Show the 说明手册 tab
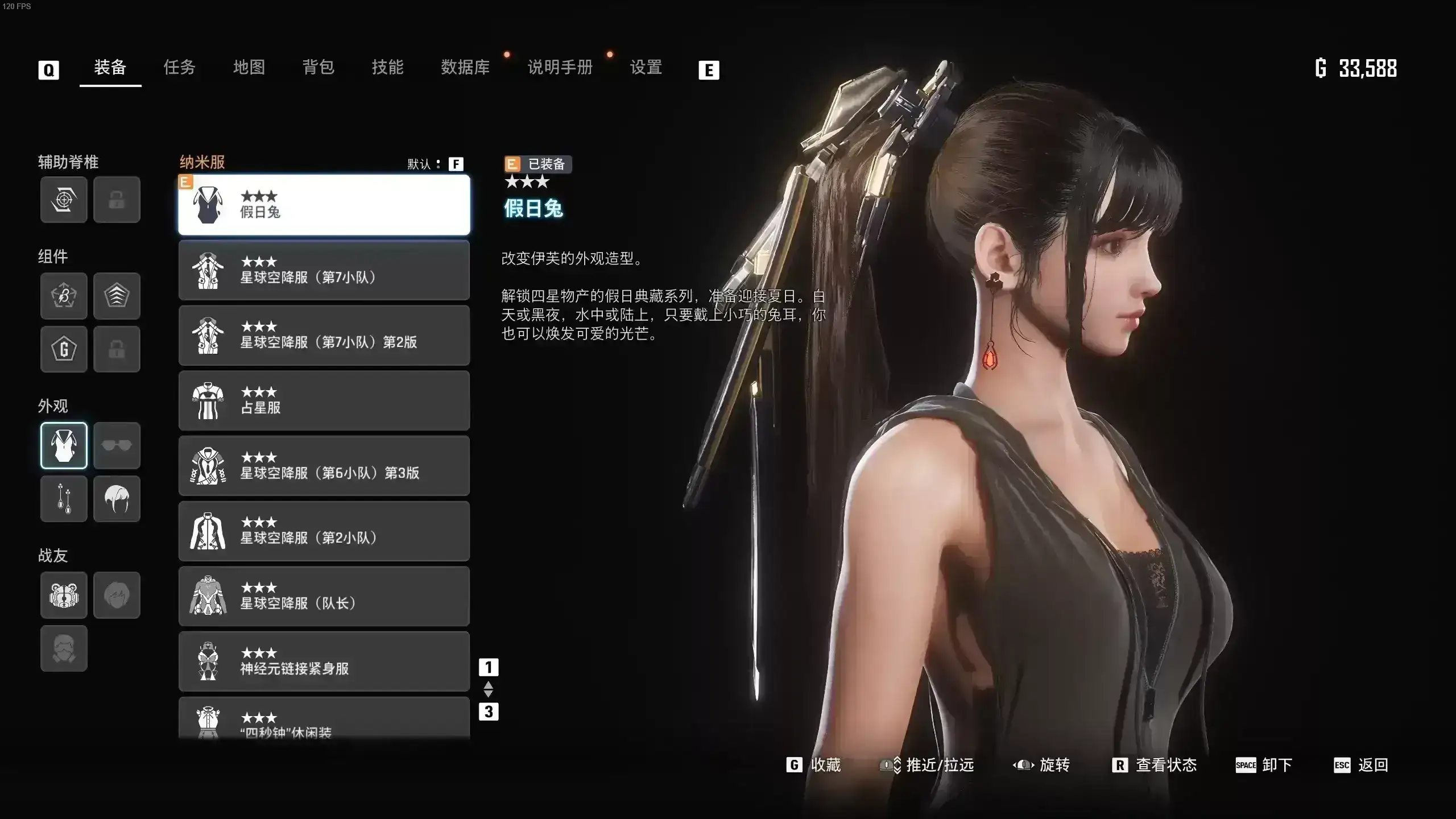This screenshot has width=1456, height=819. tap(560, 68)
